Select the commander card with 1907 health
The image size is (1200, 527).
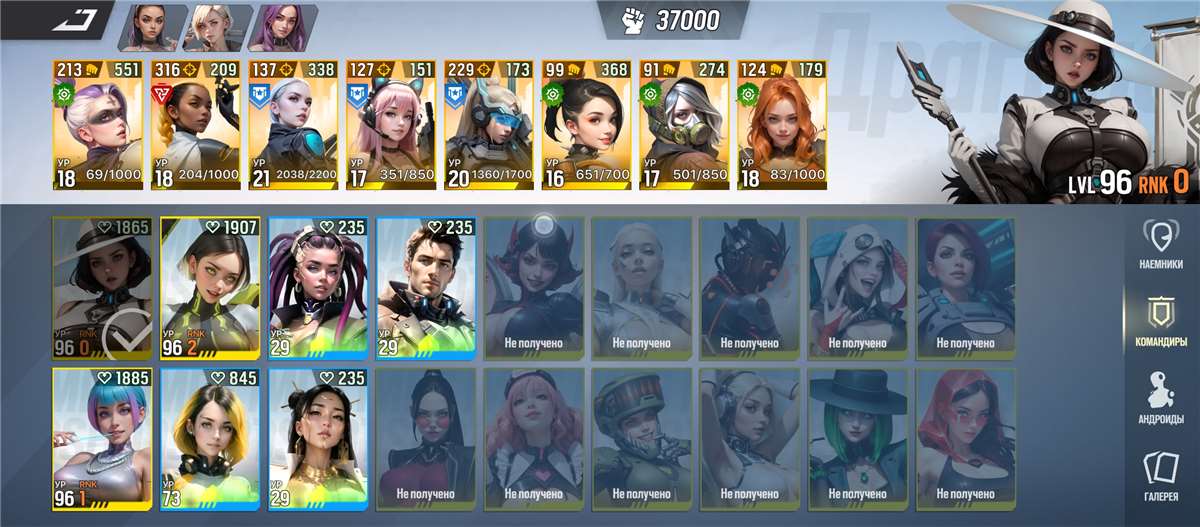[210, 288]
